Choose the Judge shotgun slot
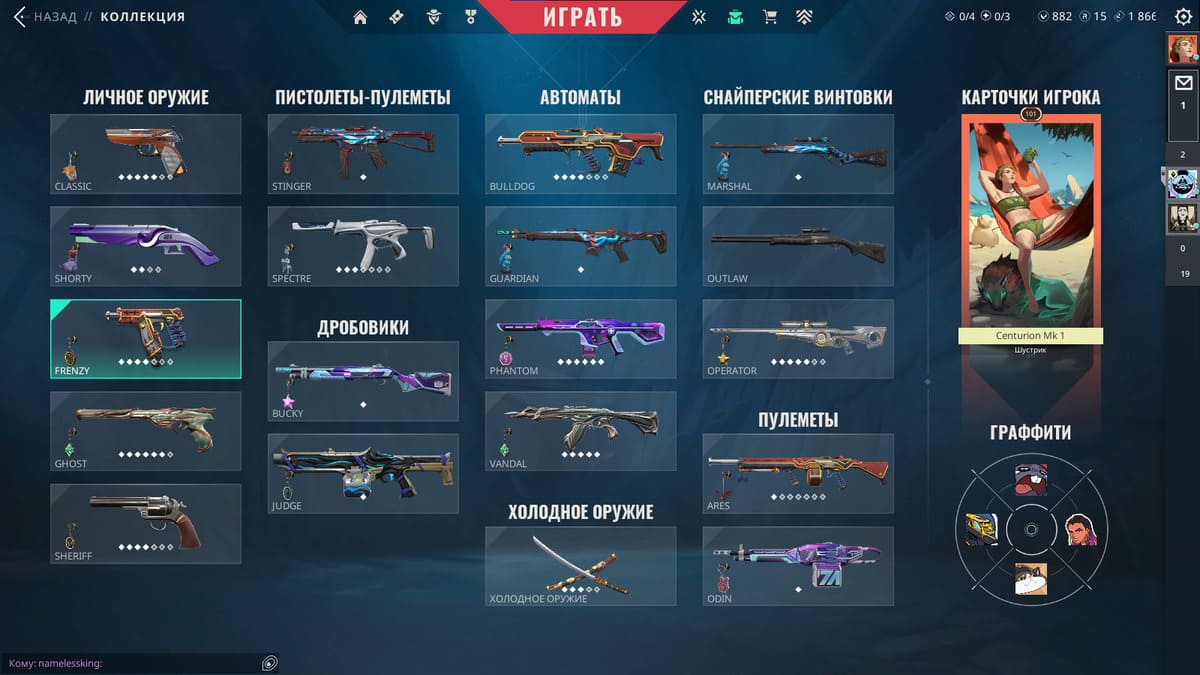Viewport: 1200px width, 675px height. pyautogui.click(x=363, y=473)
